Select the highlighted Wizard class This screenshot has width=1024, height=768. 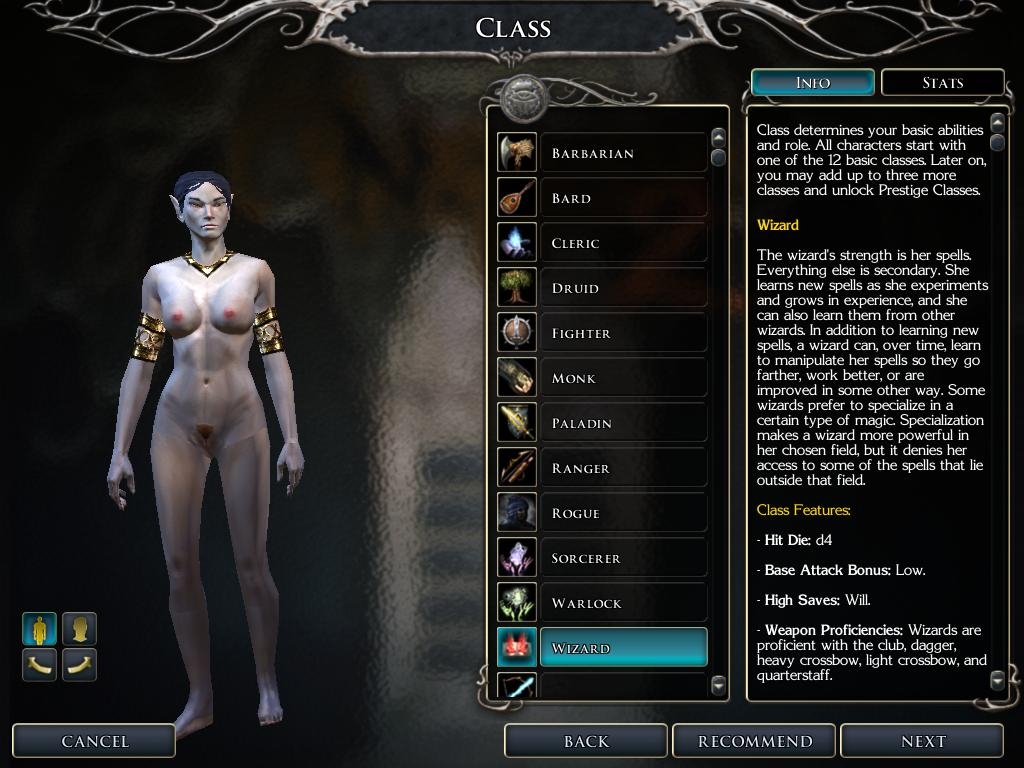point(622,648)
